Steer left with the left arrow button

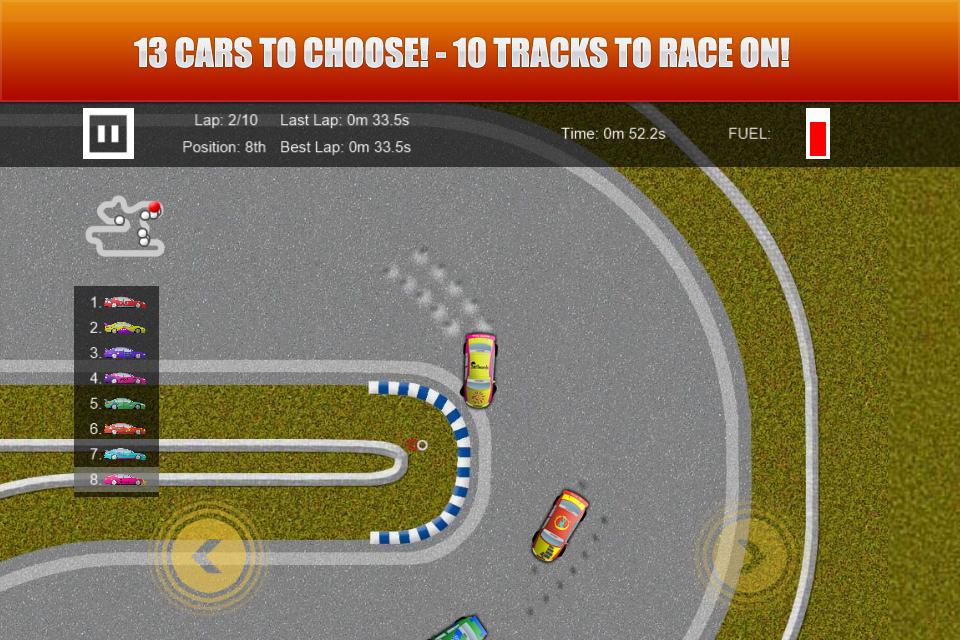coord(210,555)
